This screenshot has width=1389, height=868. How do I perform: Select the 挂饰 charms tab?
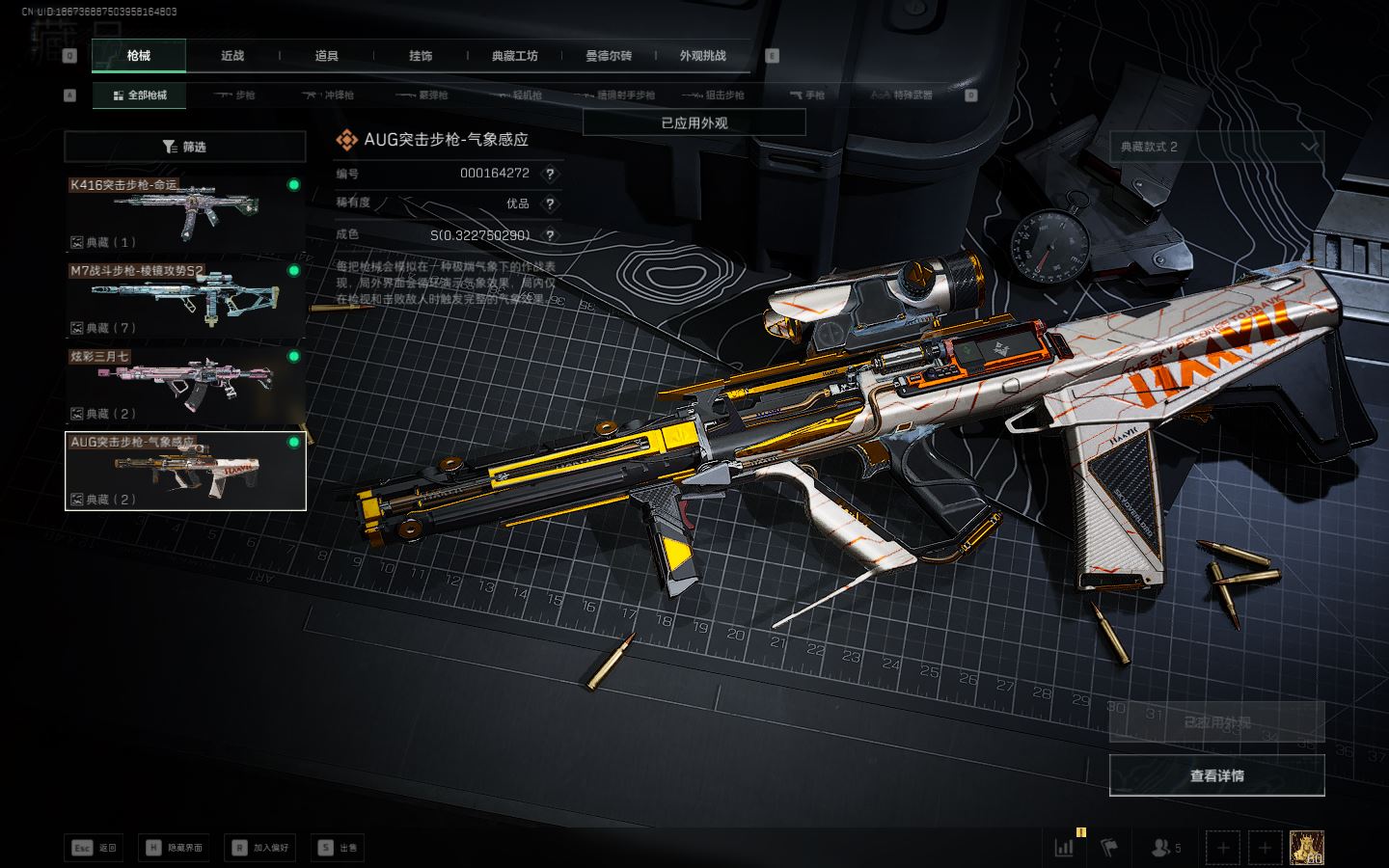pyautogui.click(x=421, y=56)
